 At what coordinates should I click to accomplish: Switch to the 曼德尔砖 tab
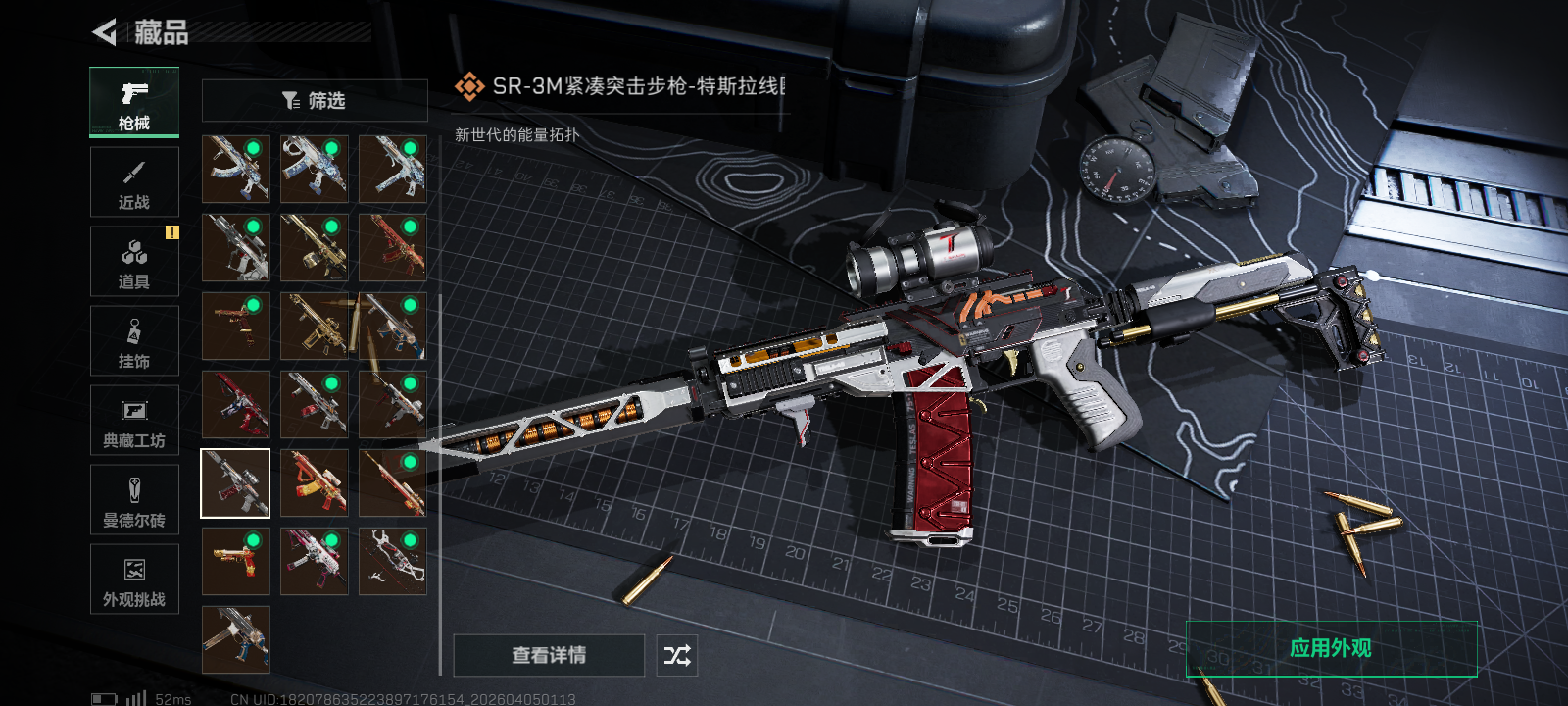pos(134,500)
